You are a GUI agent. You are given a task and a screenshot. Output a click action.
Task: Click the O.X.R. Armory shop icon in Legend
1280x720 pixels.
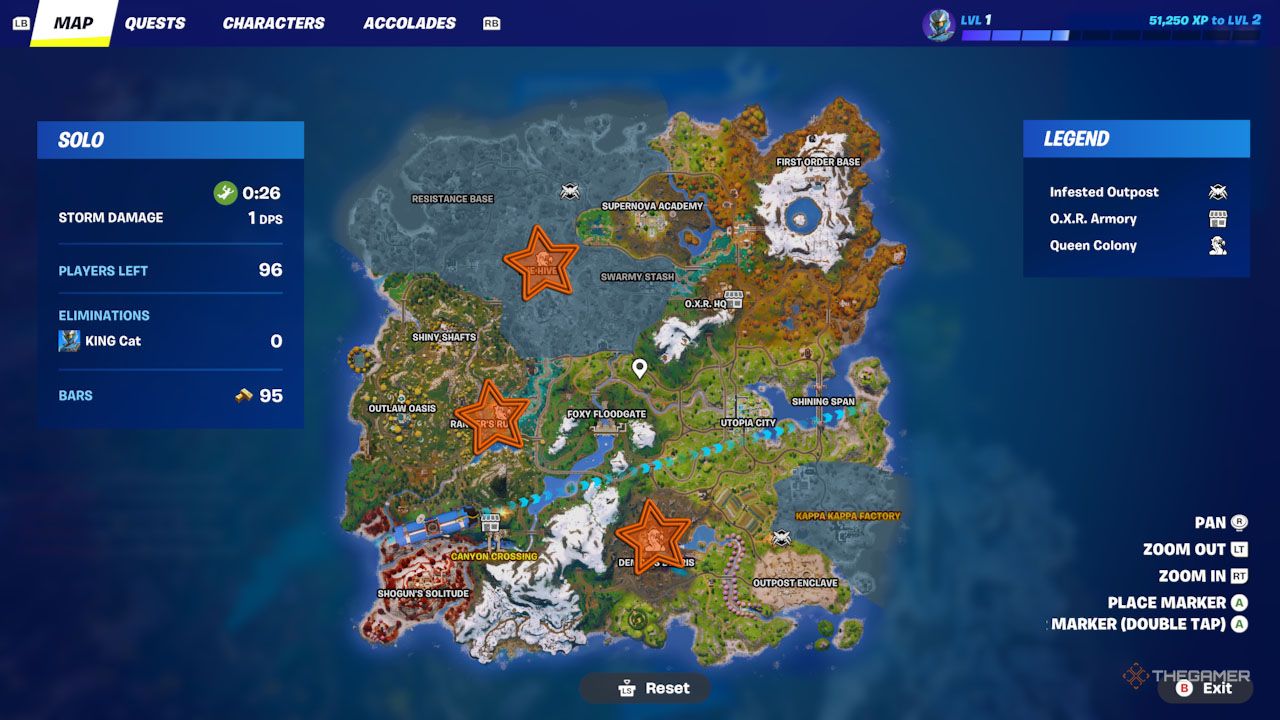coord(1217,218)
